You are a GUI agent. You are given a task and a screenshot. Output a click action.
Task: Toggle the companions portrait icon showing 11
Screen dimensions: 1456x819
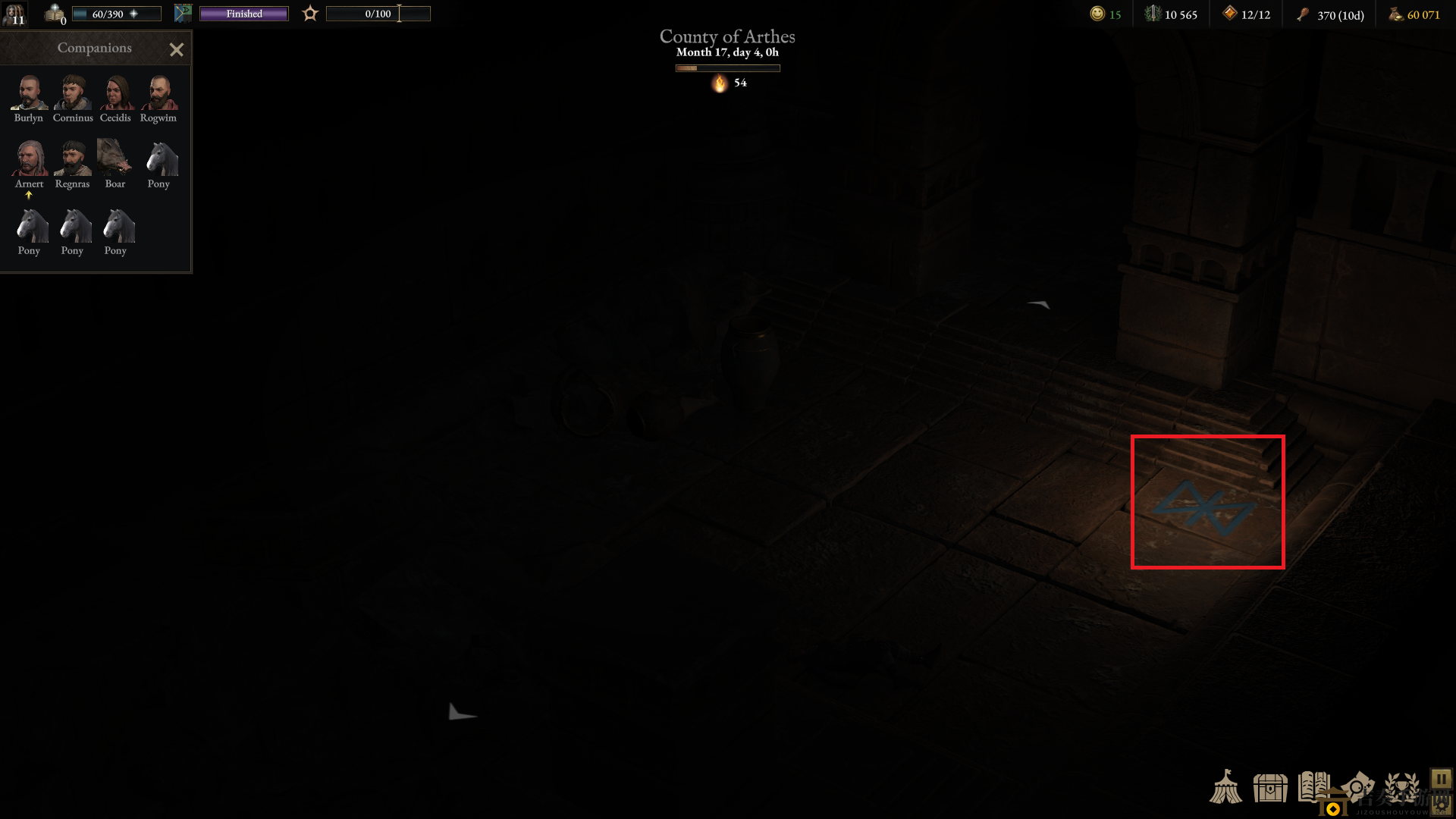pyautogui.click(x=14, y=14)
